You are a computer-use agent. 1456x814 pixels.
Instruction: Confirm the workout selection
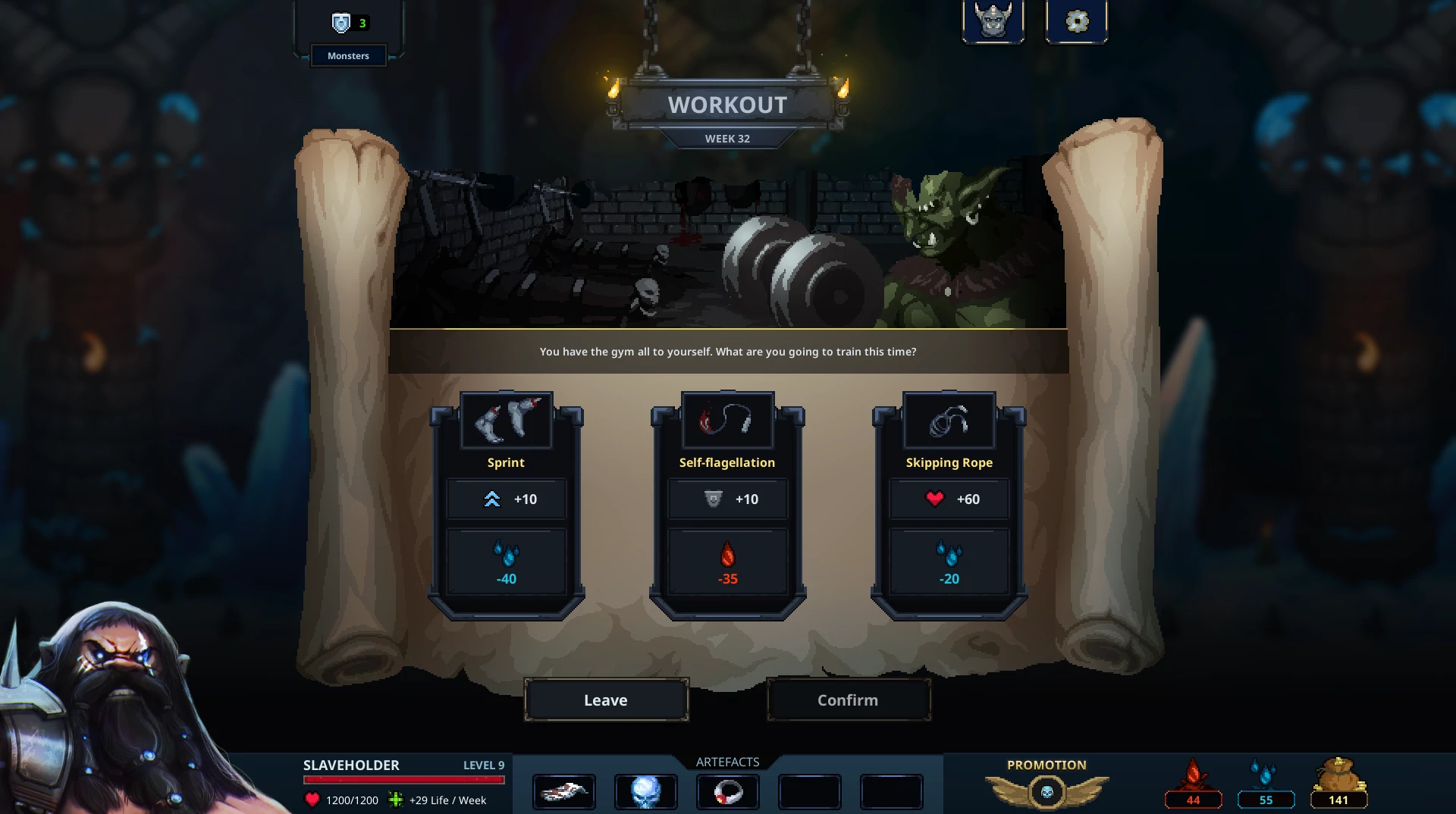coord(848,700)
